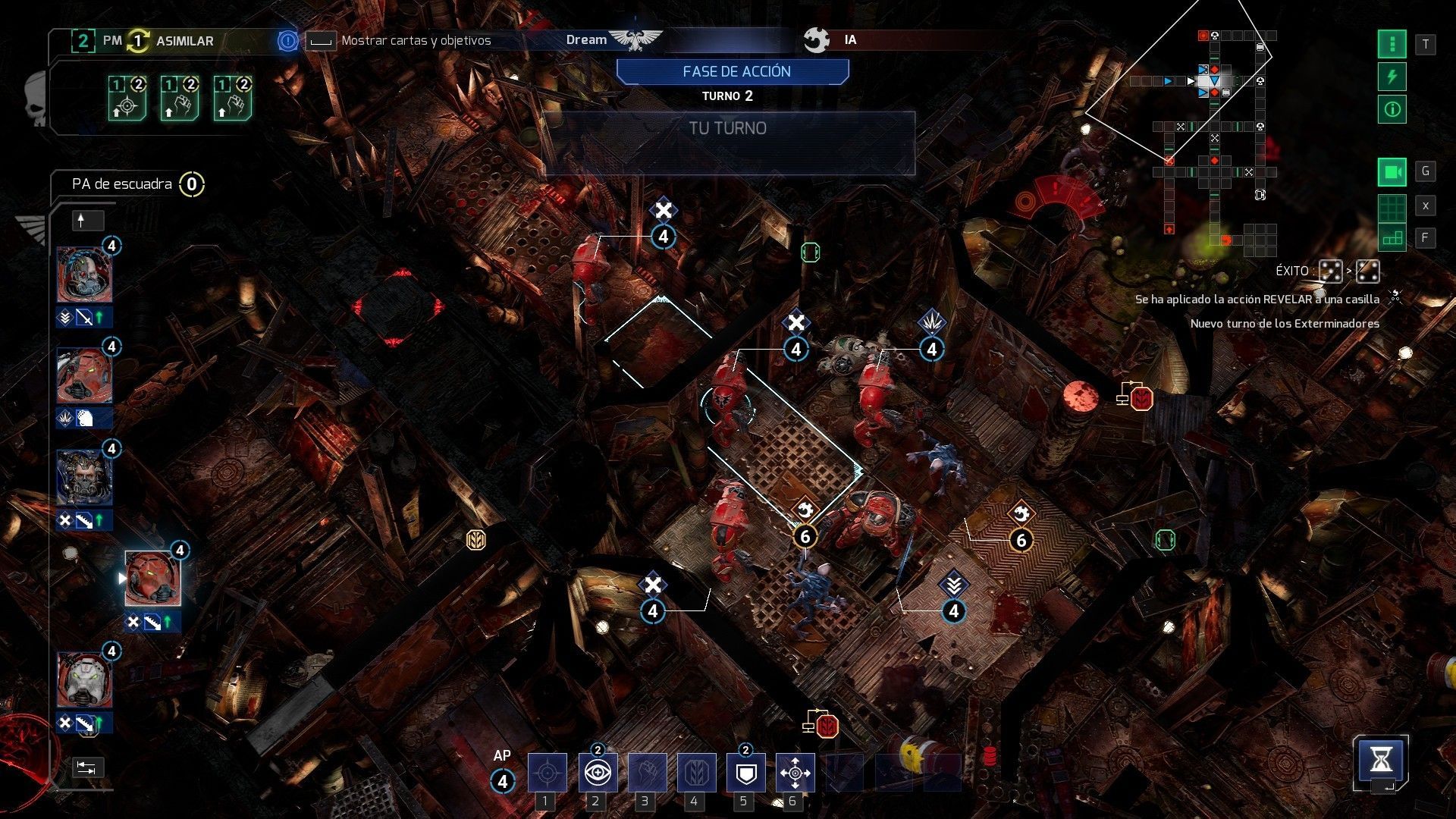The height and width of the screenshot is (819, 1456).
Task: Select the crosshair shoot action in the action bar
Action: point(547,773)
